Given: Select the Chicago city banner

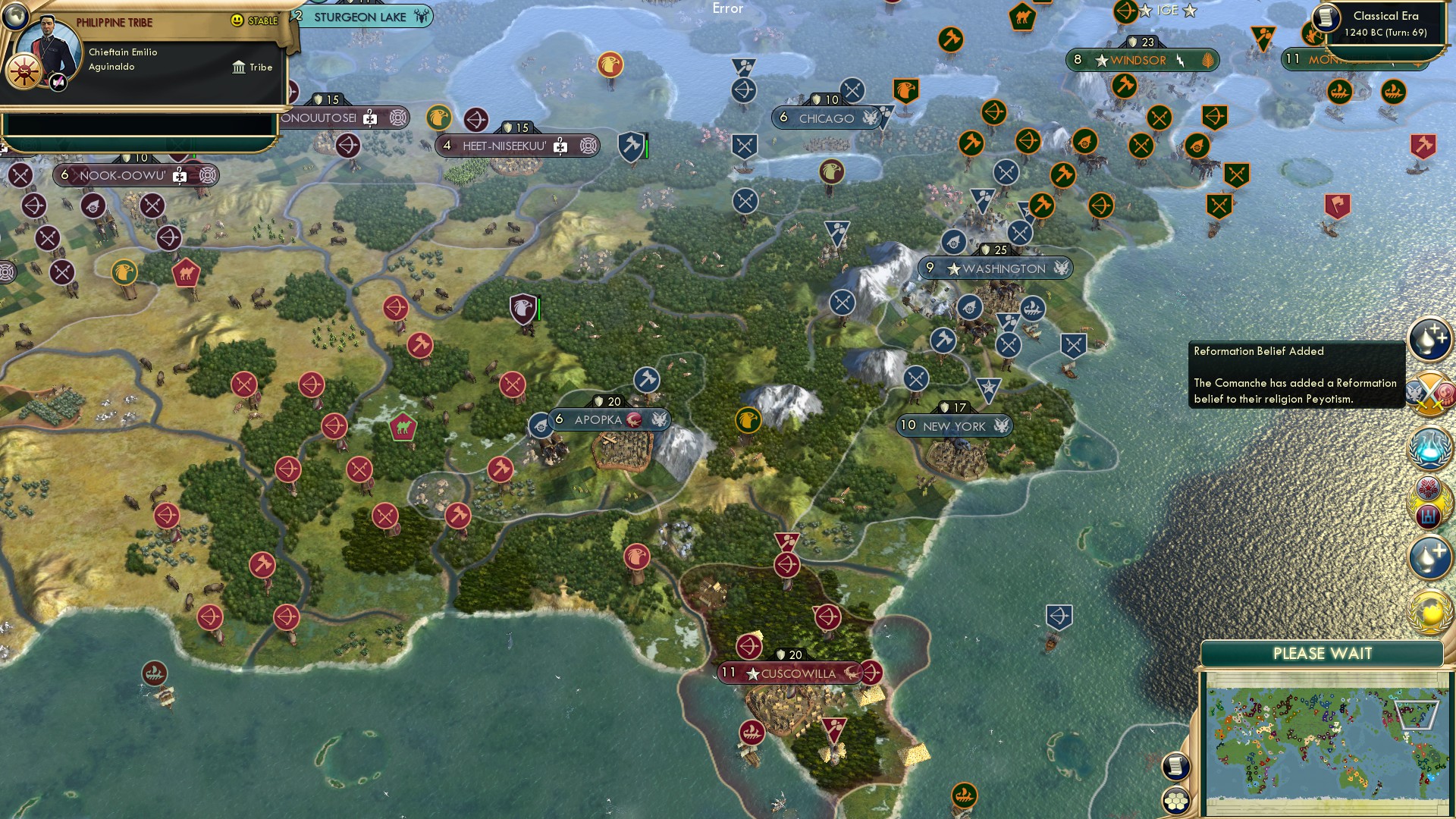Looking at the screenshot, I should click(826, 118).
